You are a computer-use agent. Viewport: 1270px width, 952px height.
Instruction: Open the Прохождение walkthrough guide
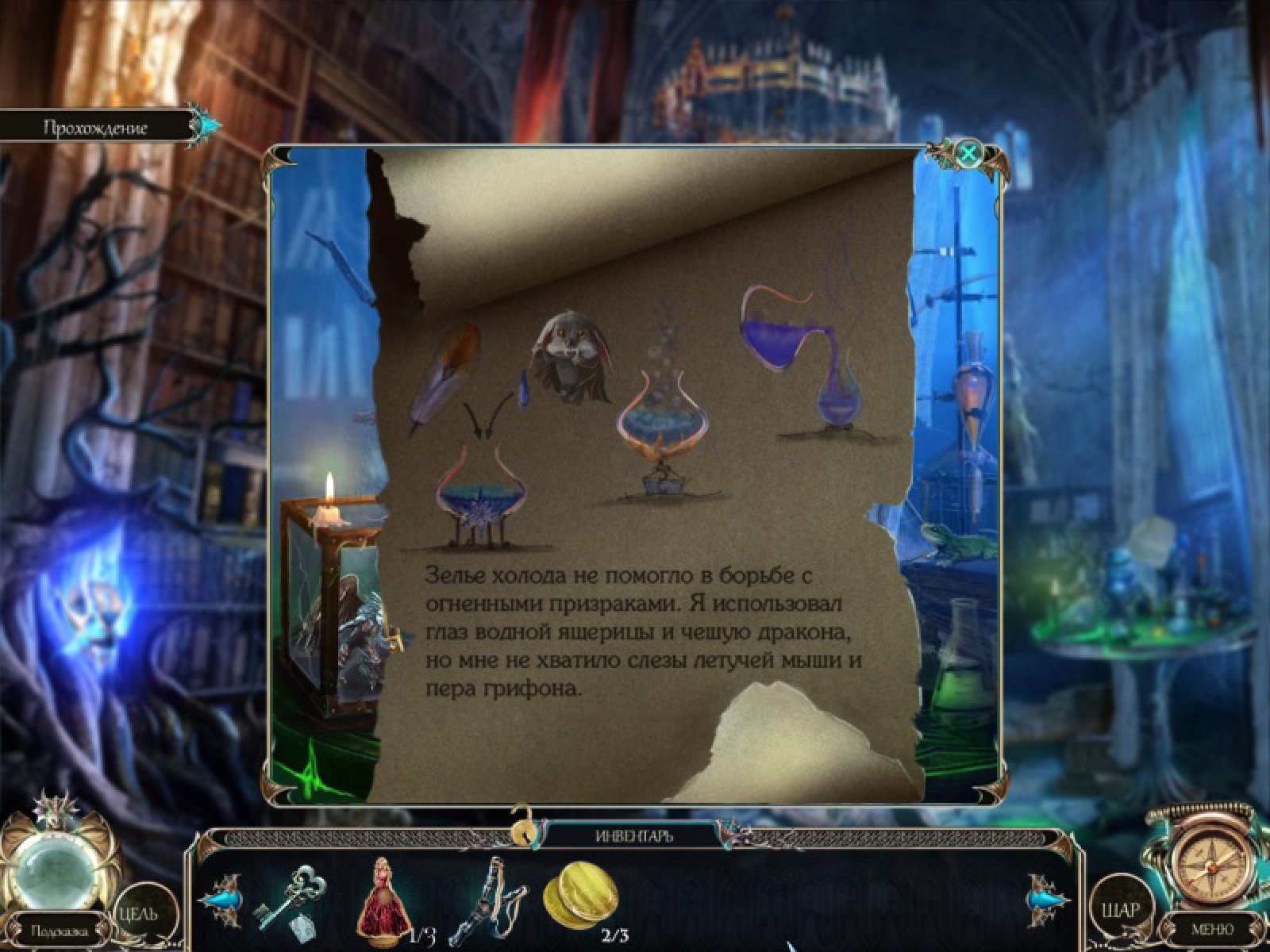[96, 128]
